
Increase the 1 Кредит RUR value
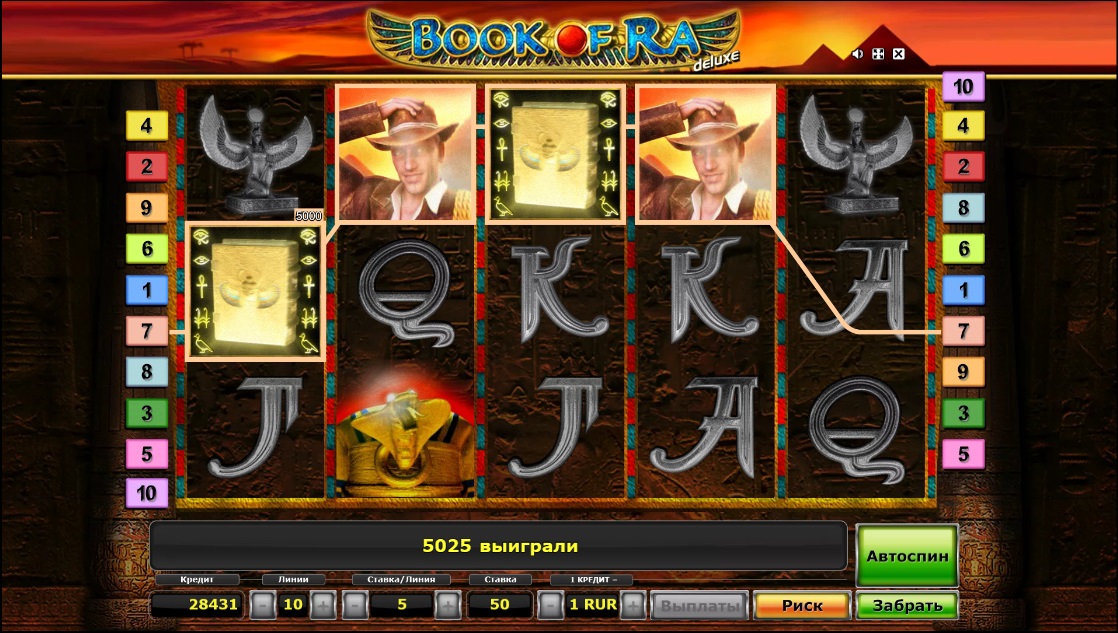point(632,605)
